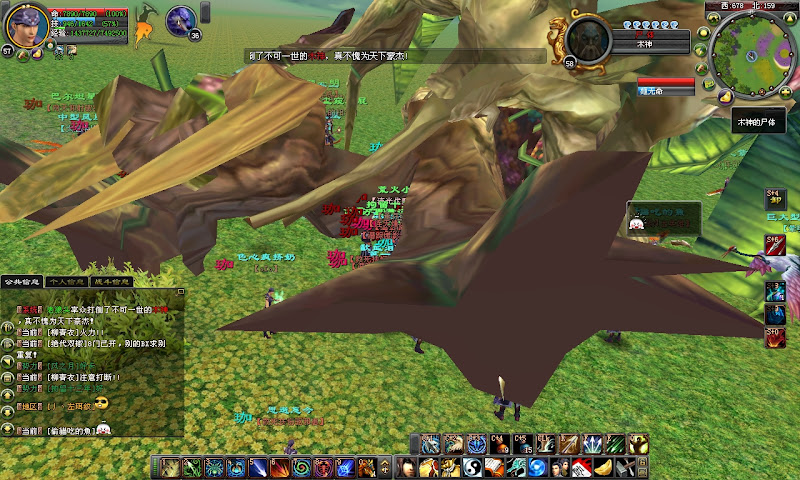800x480 pixels.
Task: Click the chat scroll-to-bottom arrow button
Action: point(8,428)
